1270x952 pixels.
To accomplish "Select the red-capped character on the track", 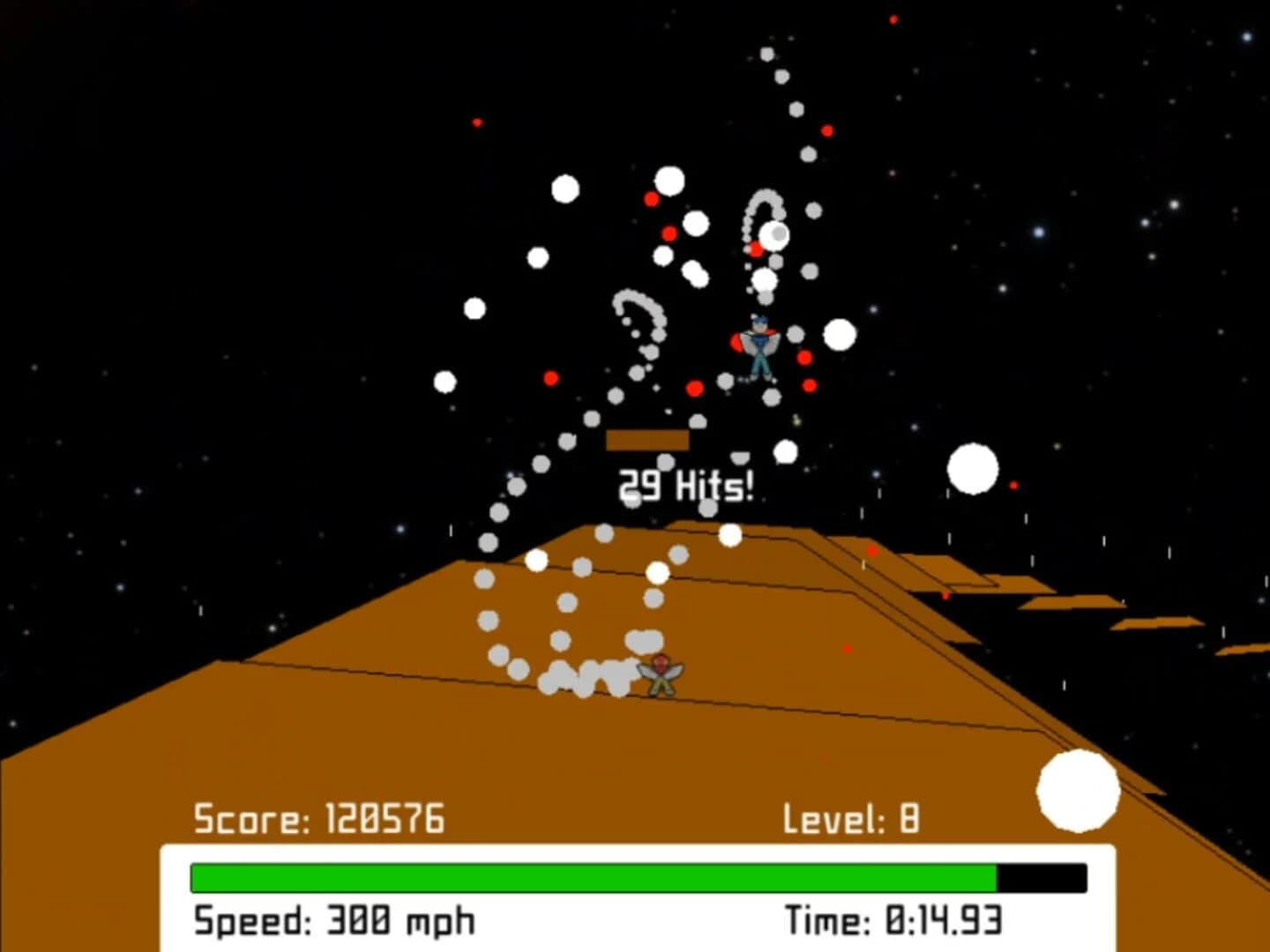I will (660, 674).
